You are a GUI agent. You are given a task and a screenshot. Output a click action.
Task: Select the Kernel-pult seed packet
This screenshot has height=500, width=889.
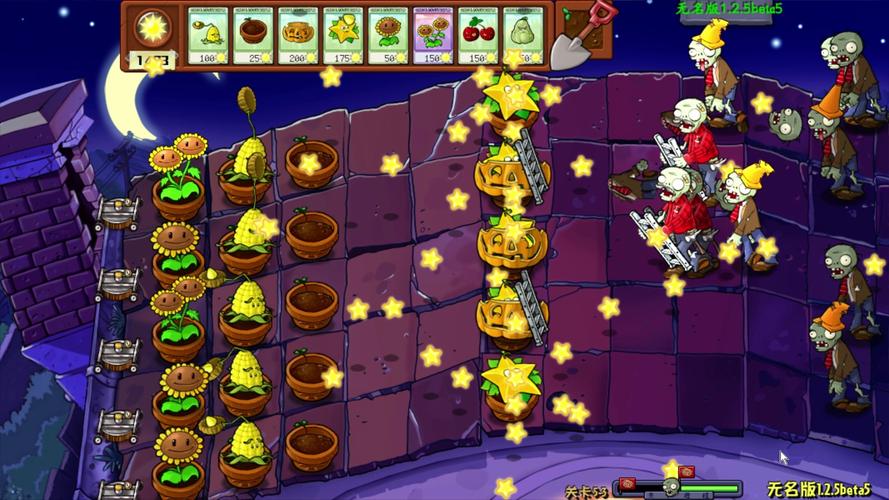[x=209, y=36]
